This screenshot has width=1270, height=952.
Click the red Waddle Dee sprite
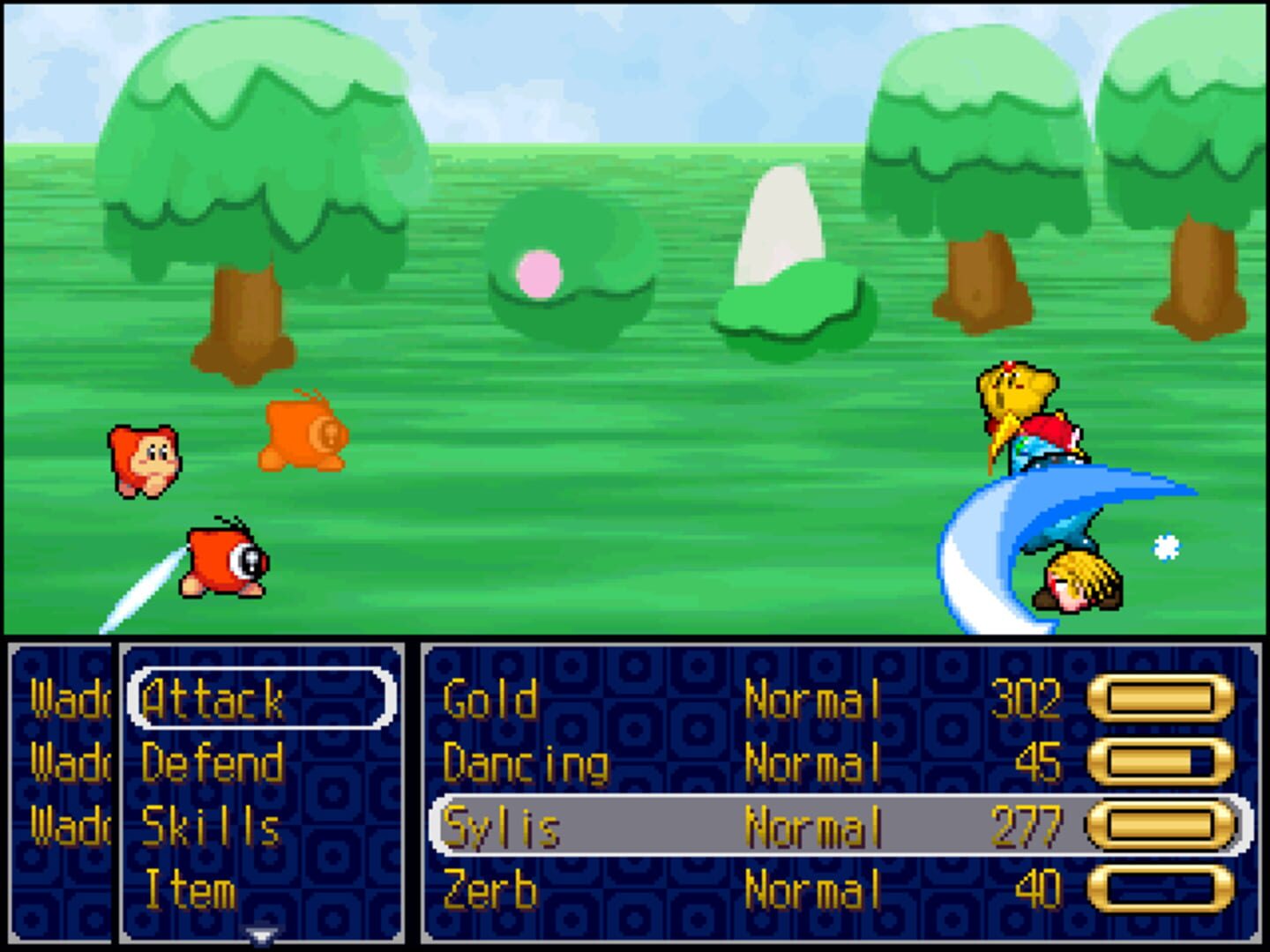point(146,458)
